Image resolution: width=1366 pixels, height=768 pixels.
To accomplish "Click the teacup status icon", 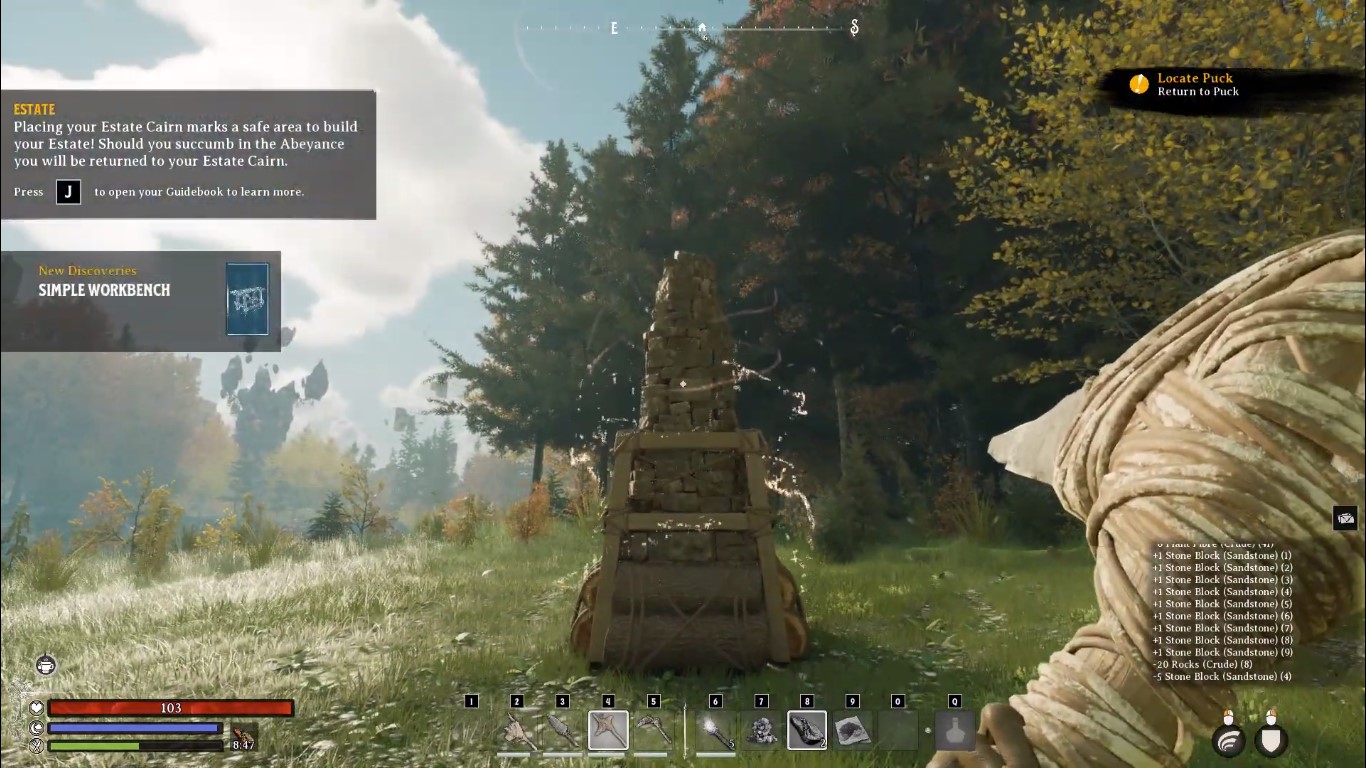I will 46,665.
